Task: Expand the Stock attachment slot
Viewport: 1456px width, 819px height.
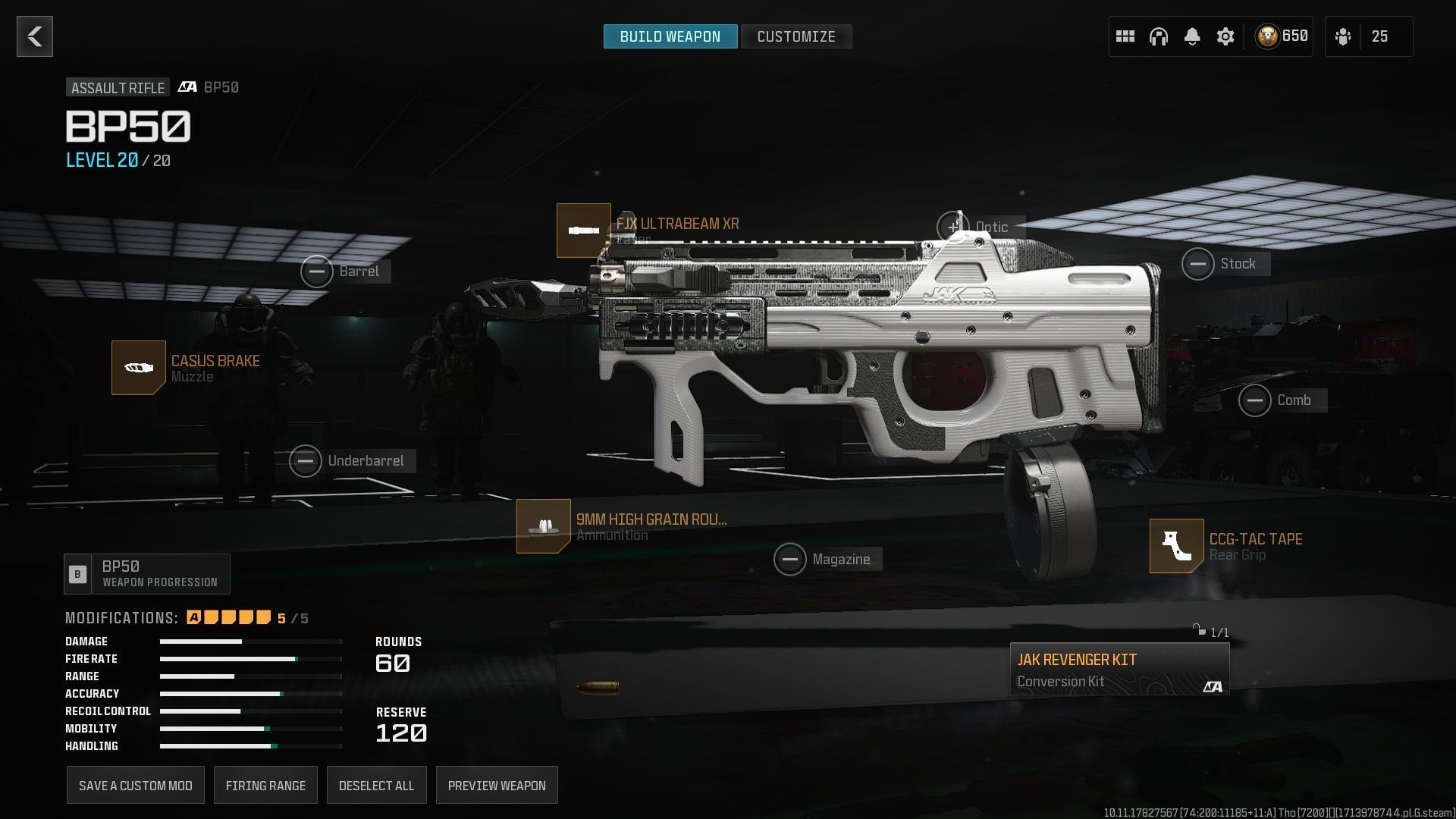Action: tap(1198, 263)
